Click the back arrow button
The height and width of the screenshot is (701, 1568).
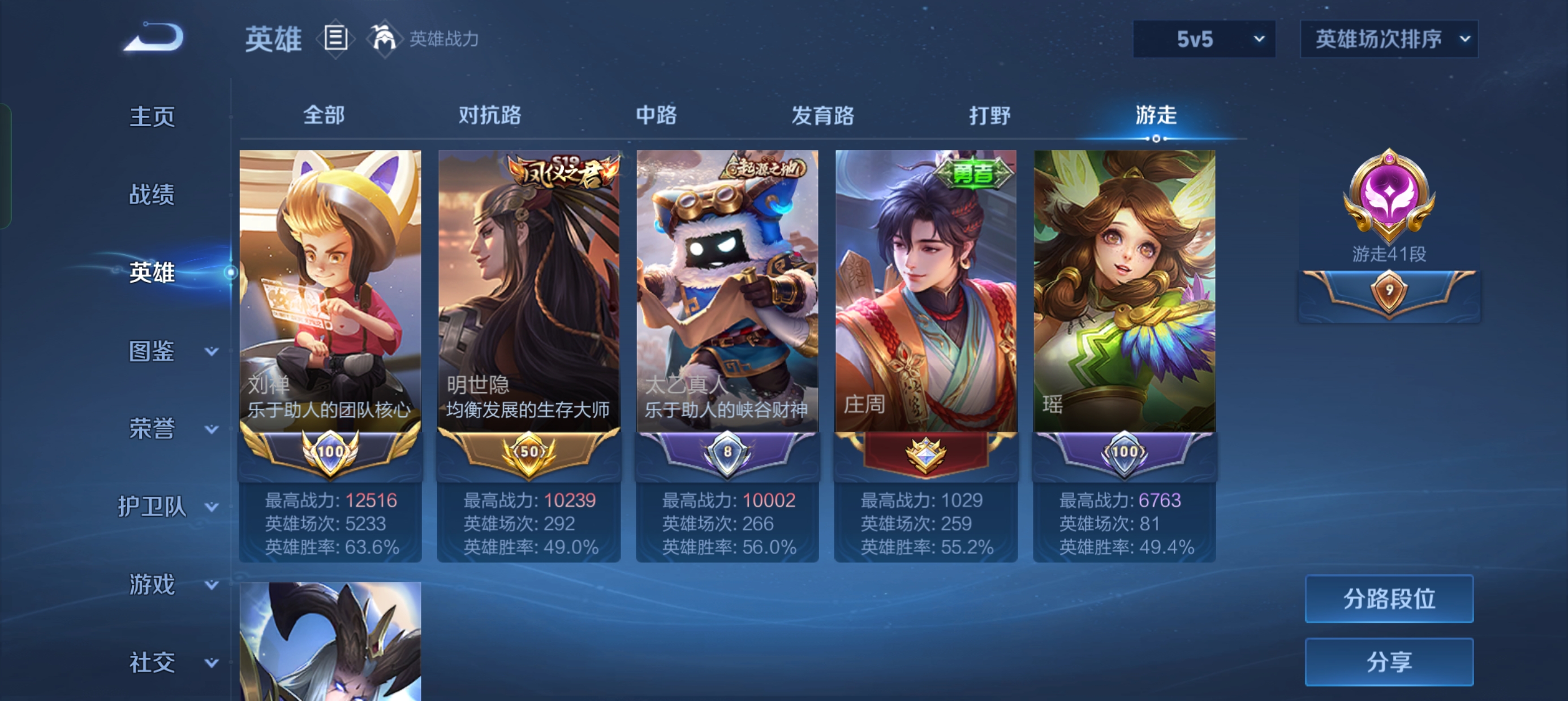pos(153,38)
